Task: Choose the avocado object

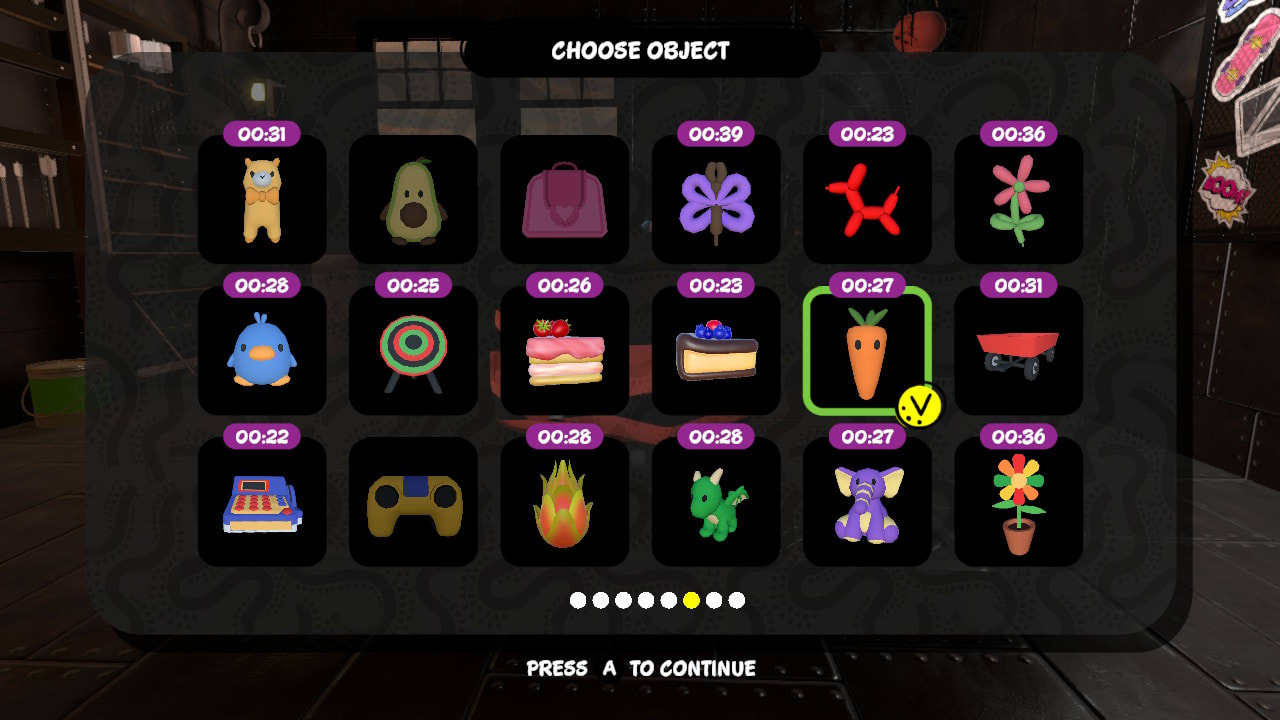Action: coord(413,201)
